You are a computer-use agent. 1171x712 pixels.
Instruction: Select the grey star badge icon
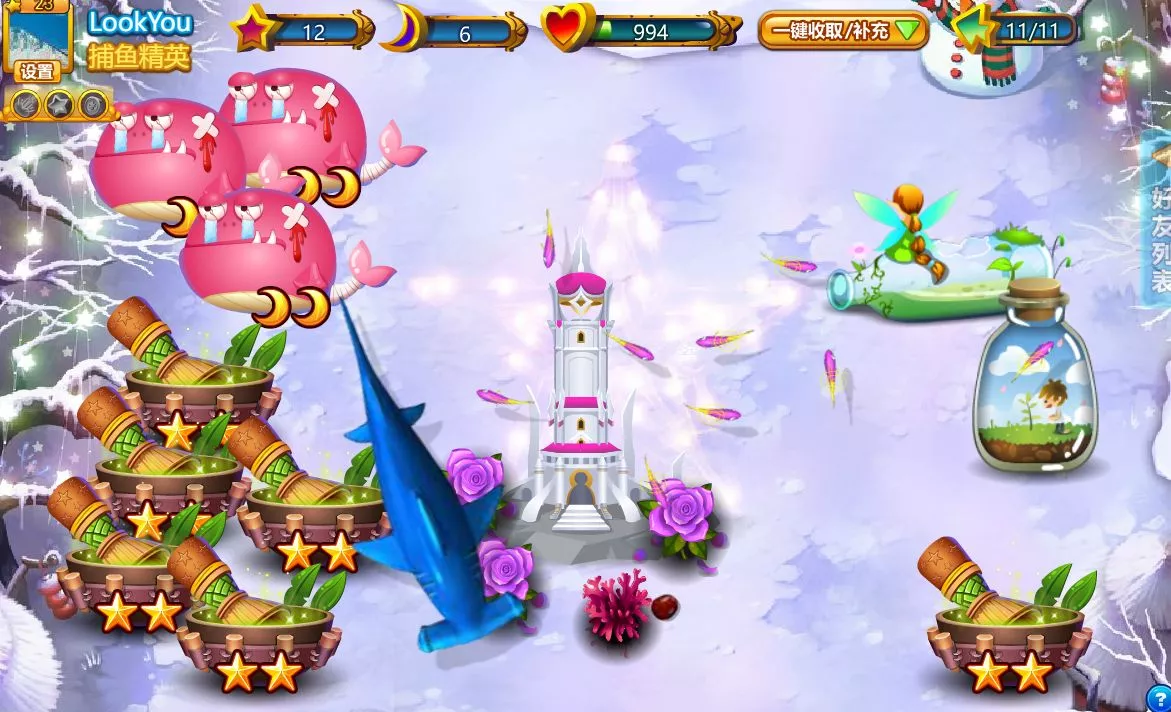(59, 102)
